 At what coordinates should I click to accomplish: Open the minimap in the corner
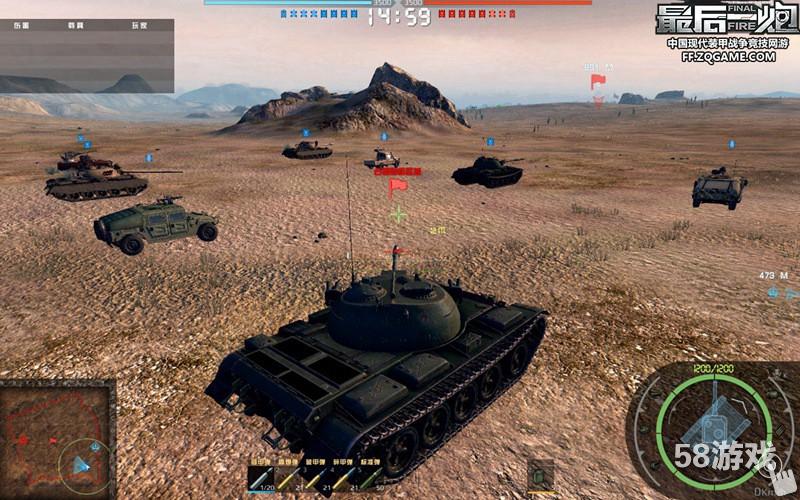[x=56, y=439]
